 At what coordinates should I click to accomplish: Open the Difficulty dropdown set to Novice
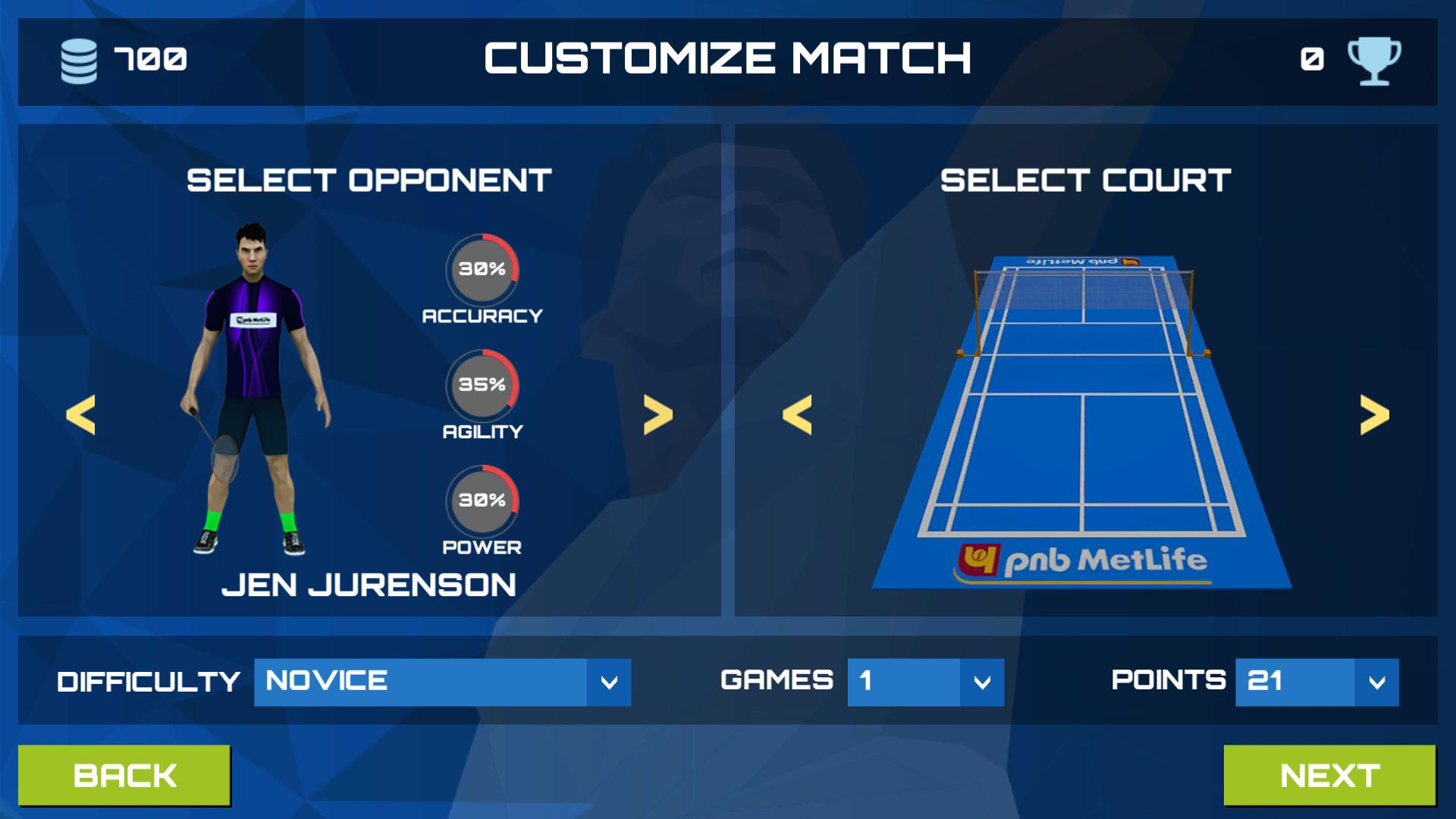[x=441, y=681]
